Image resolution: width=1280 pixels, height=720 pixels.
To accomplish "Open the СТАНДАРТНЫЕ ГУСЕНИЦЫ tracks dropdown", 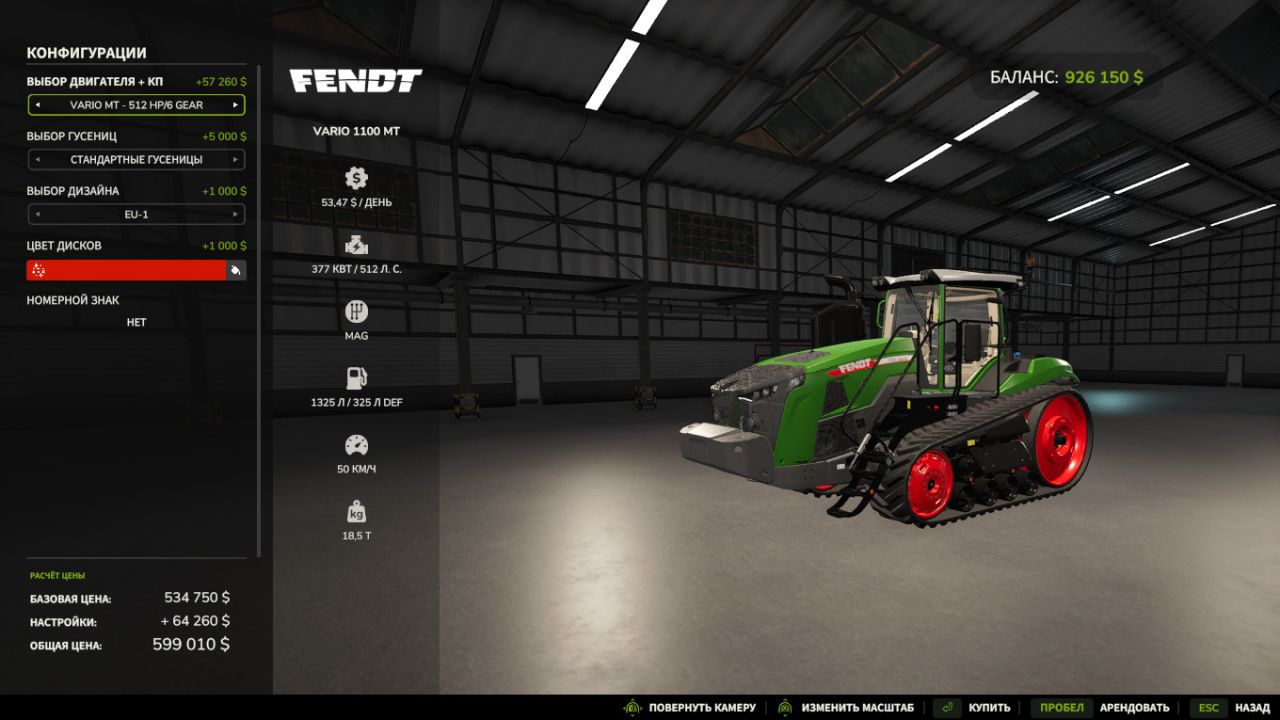I will tap(136, 160).
